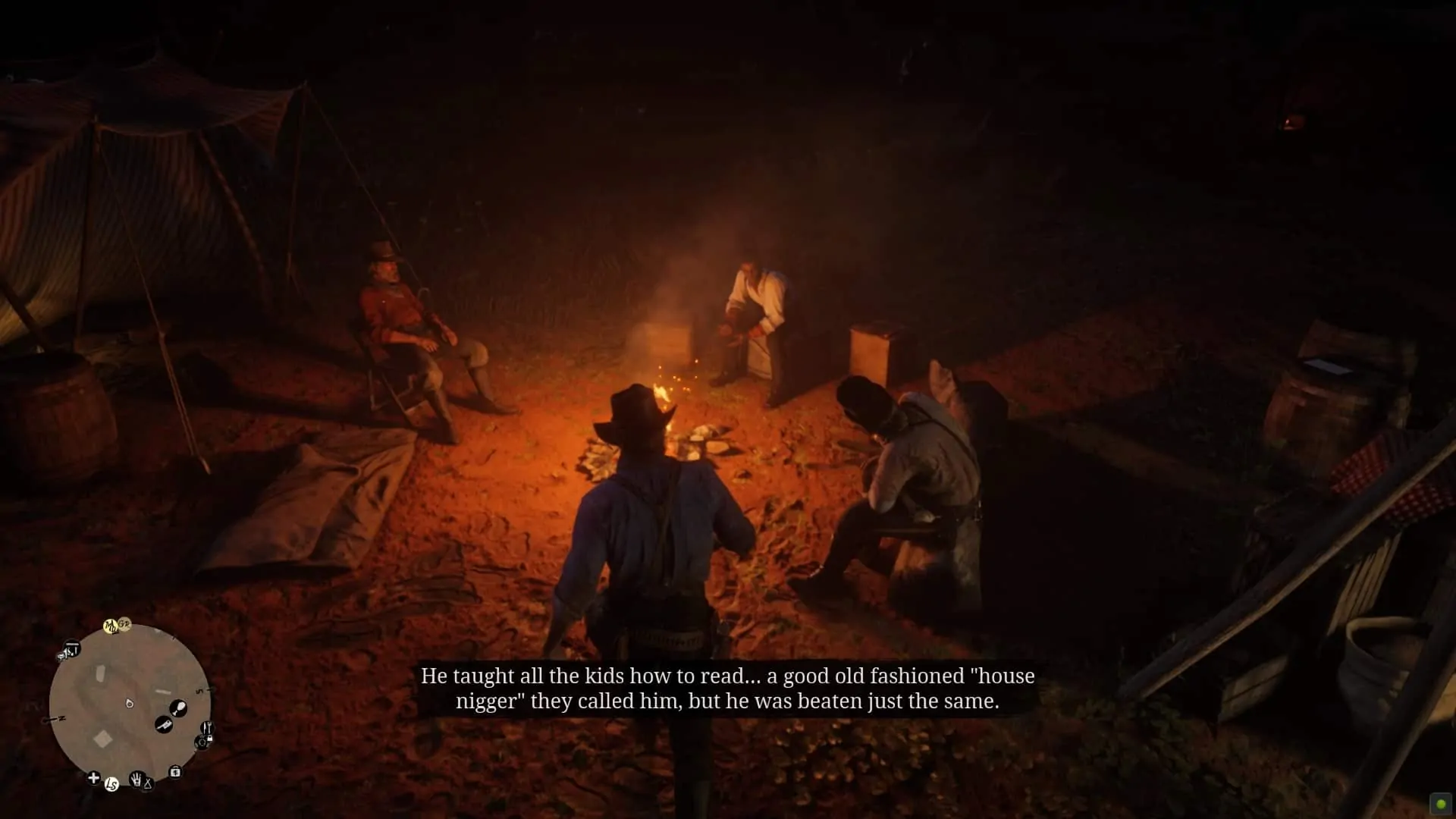Select the chicken drumstick marker on the minimap

coord(178,708)
